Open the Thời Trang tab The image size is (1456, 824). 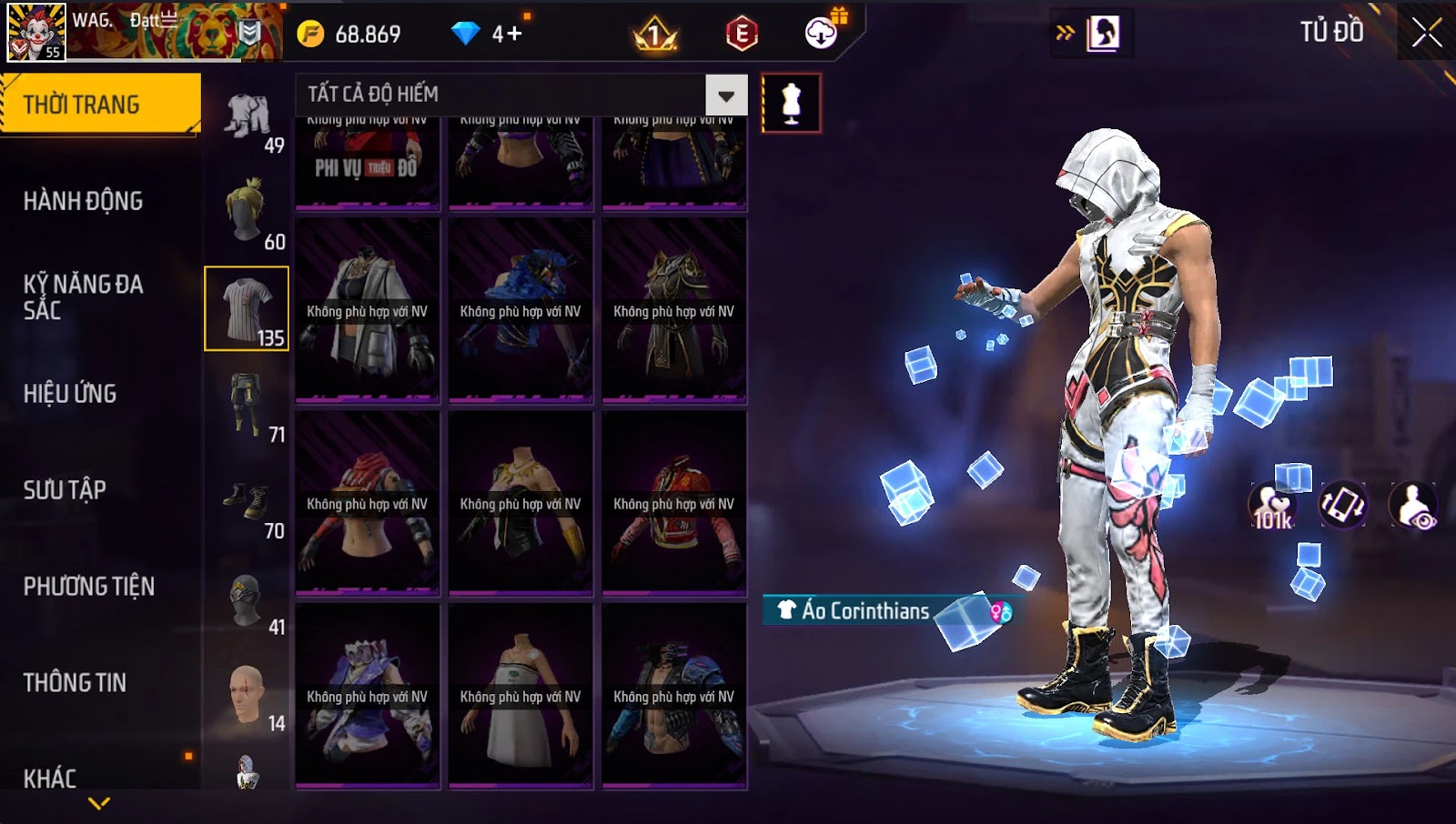pyautogui.click(x=100, y=105)
